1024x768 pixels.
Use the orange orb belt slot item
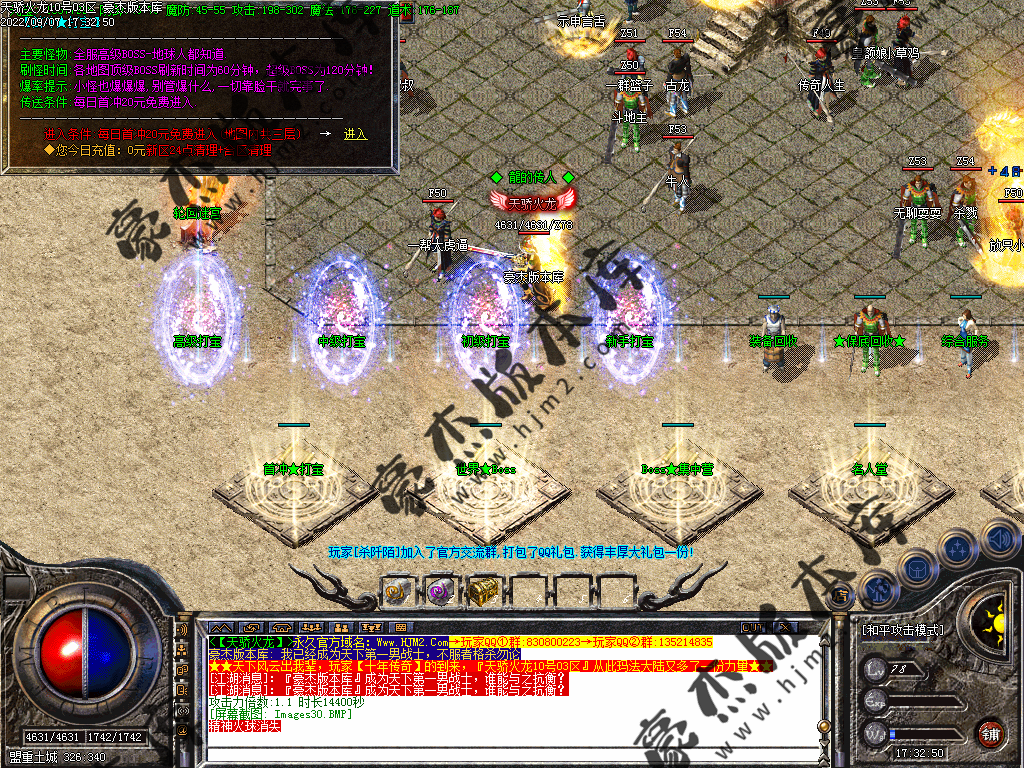pos(397,591)
